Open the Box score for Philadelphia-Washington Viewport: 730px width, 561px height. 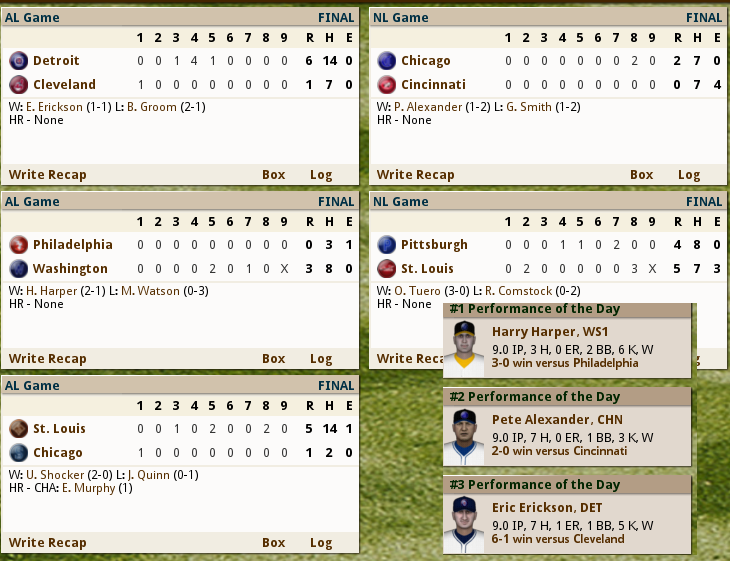[x=274, y=358]
